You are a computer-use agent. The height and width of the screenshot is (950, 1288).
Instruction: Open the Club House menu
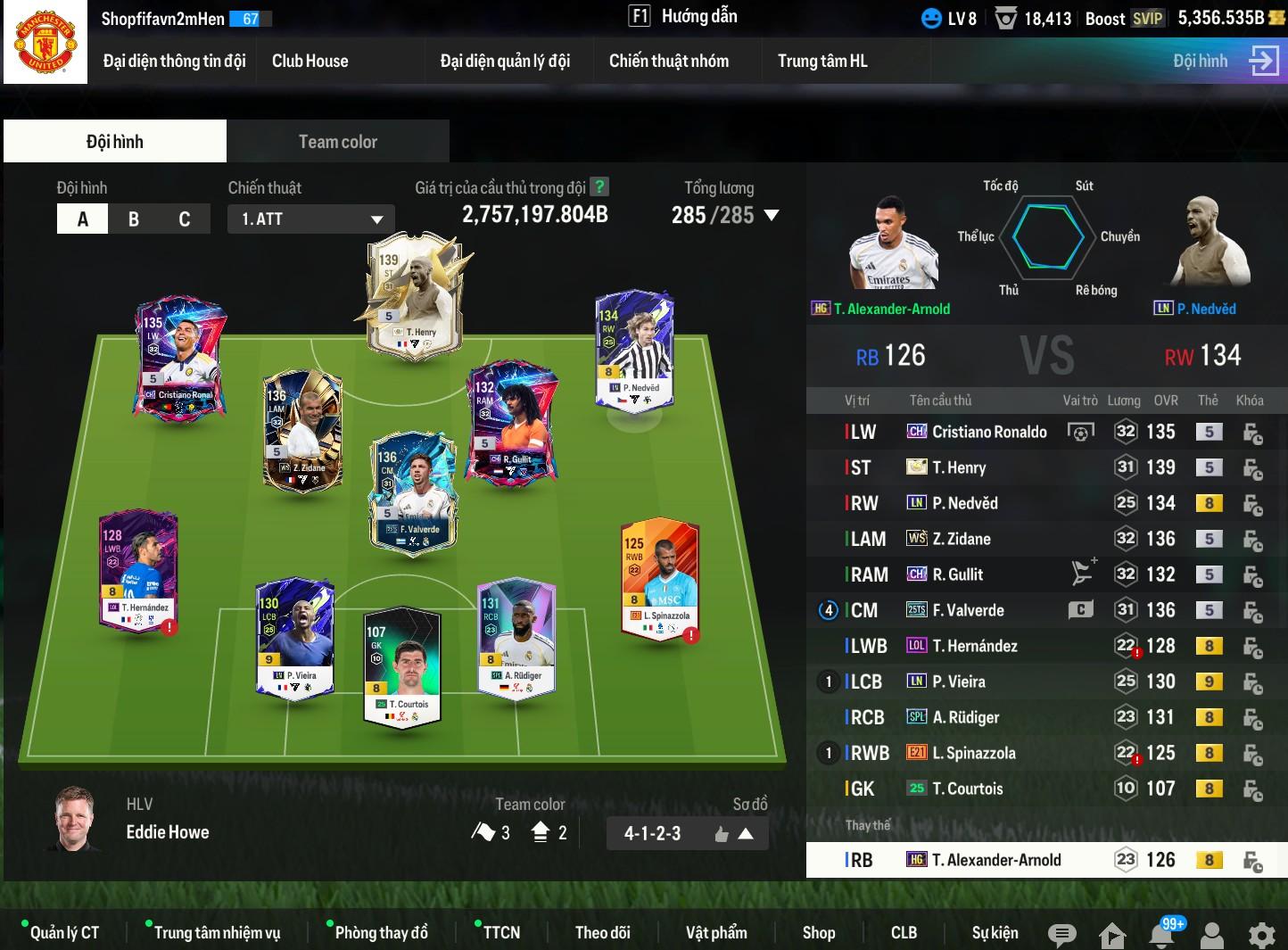[x=310, y=61]
